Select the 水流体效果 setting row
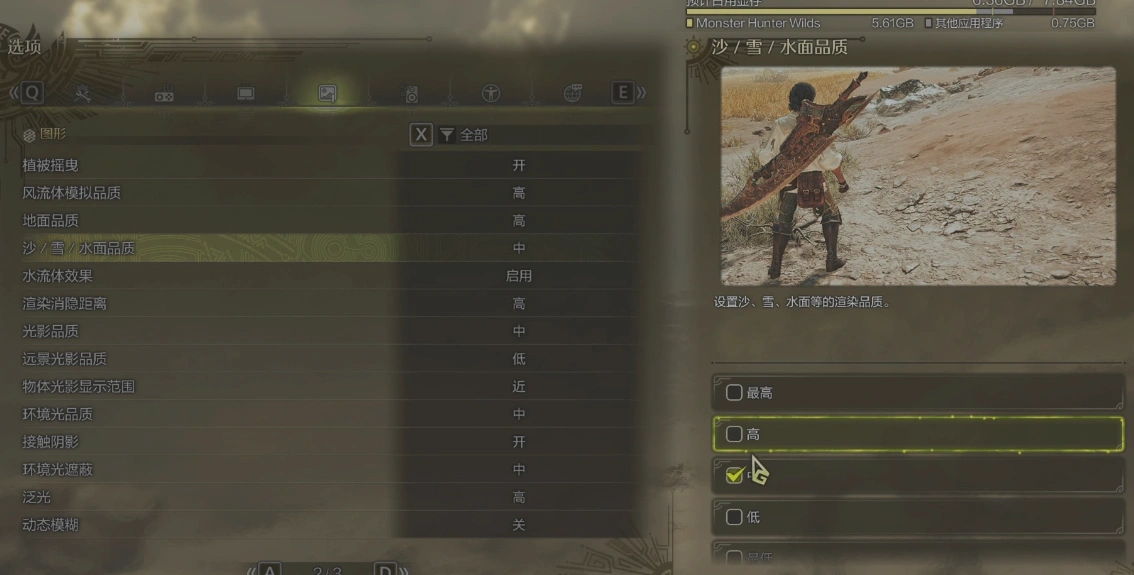This screenshot has height=575, width=1134. coord(328,276)
